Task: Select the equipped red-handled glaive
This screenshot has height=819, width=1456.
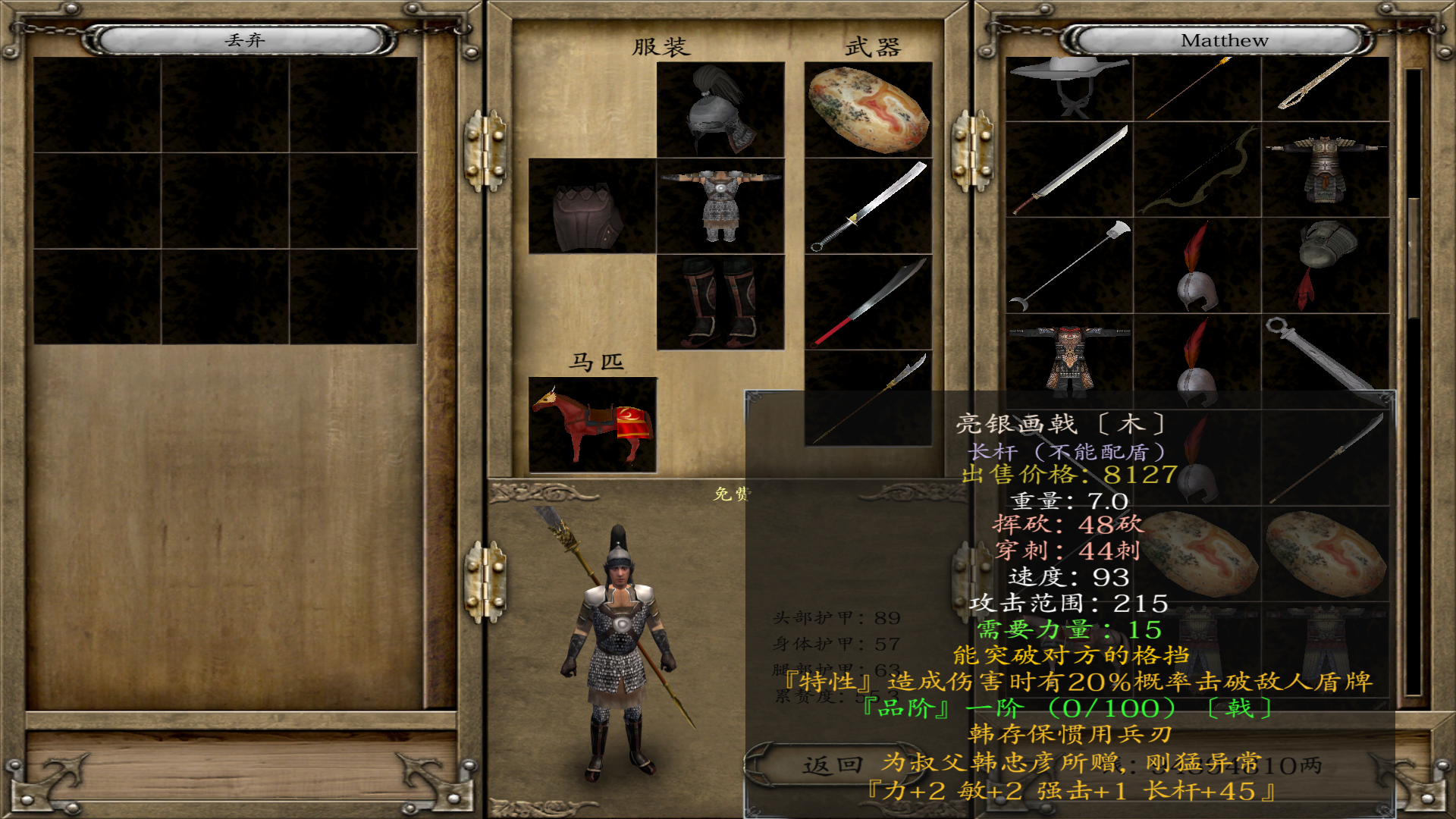Action: [868, 302]
